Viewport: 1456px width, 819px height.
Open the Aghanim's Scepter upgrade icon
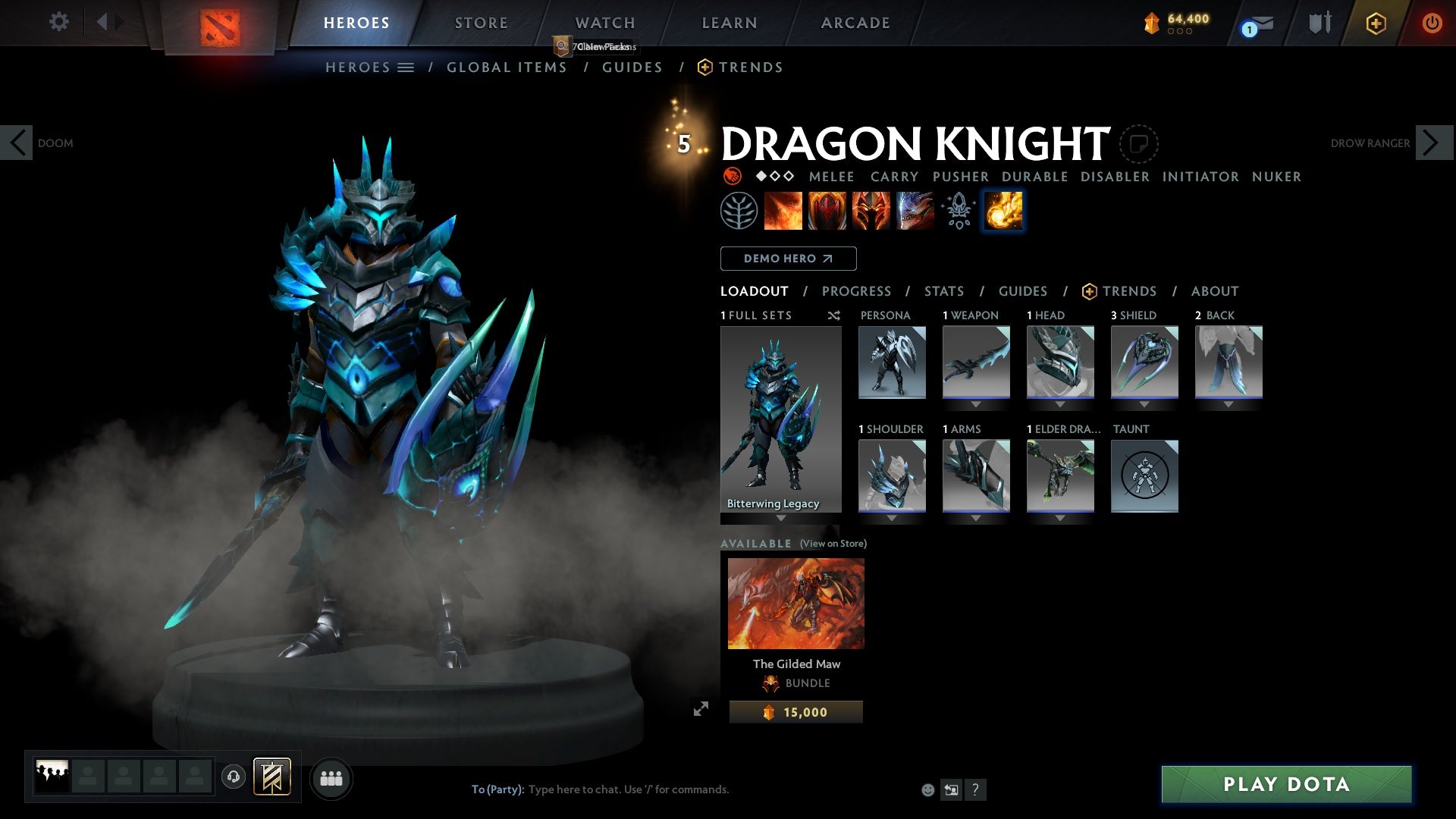pos(957,211)
